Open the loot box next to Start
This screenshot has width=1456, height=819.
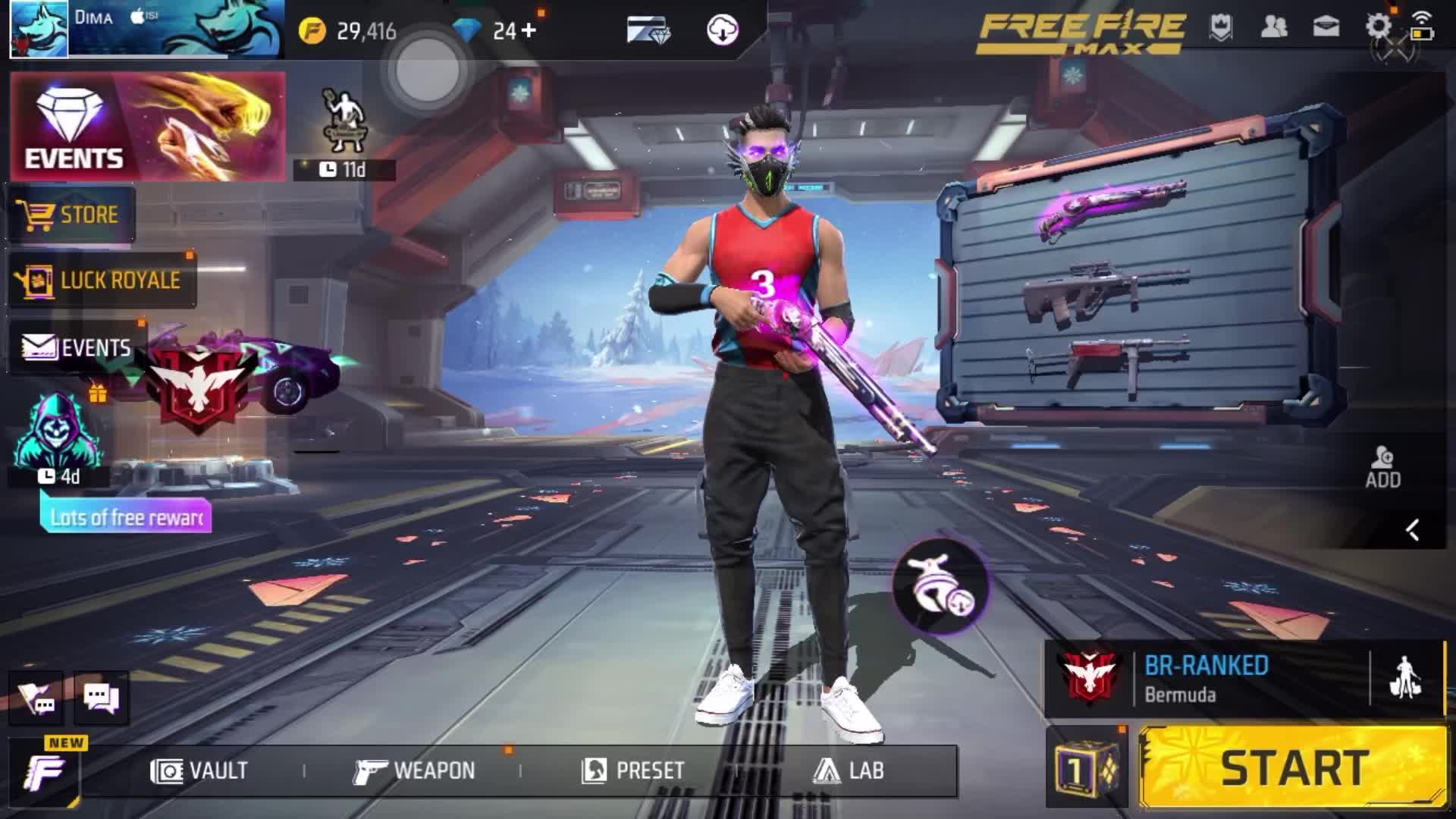(x=1087, y=770)
